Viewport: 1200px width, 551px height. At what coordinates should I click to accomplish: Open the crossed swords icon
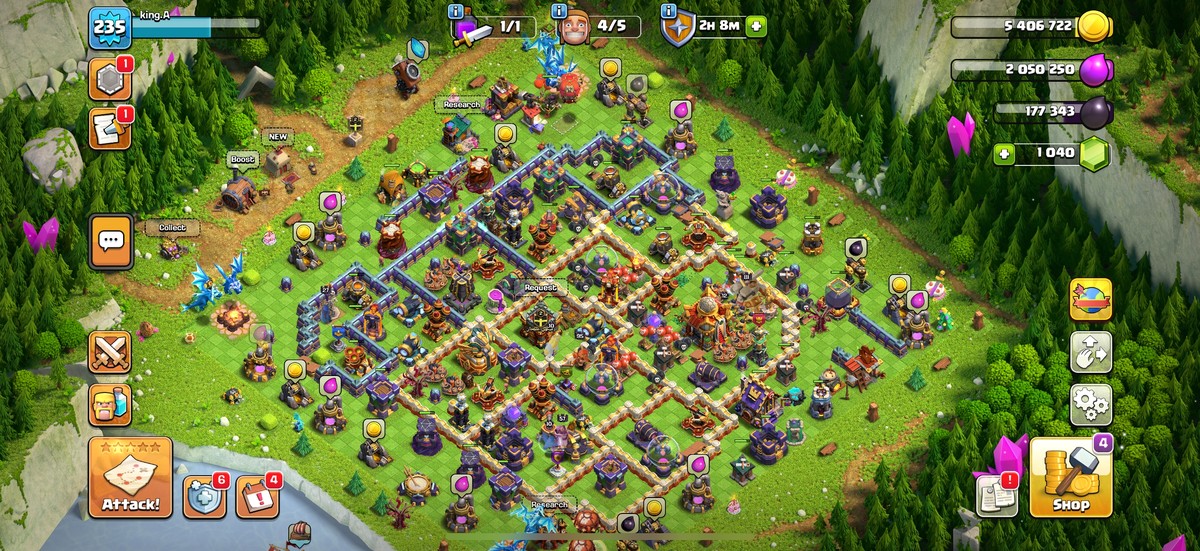pyautogui.click(x=110, y=352)
